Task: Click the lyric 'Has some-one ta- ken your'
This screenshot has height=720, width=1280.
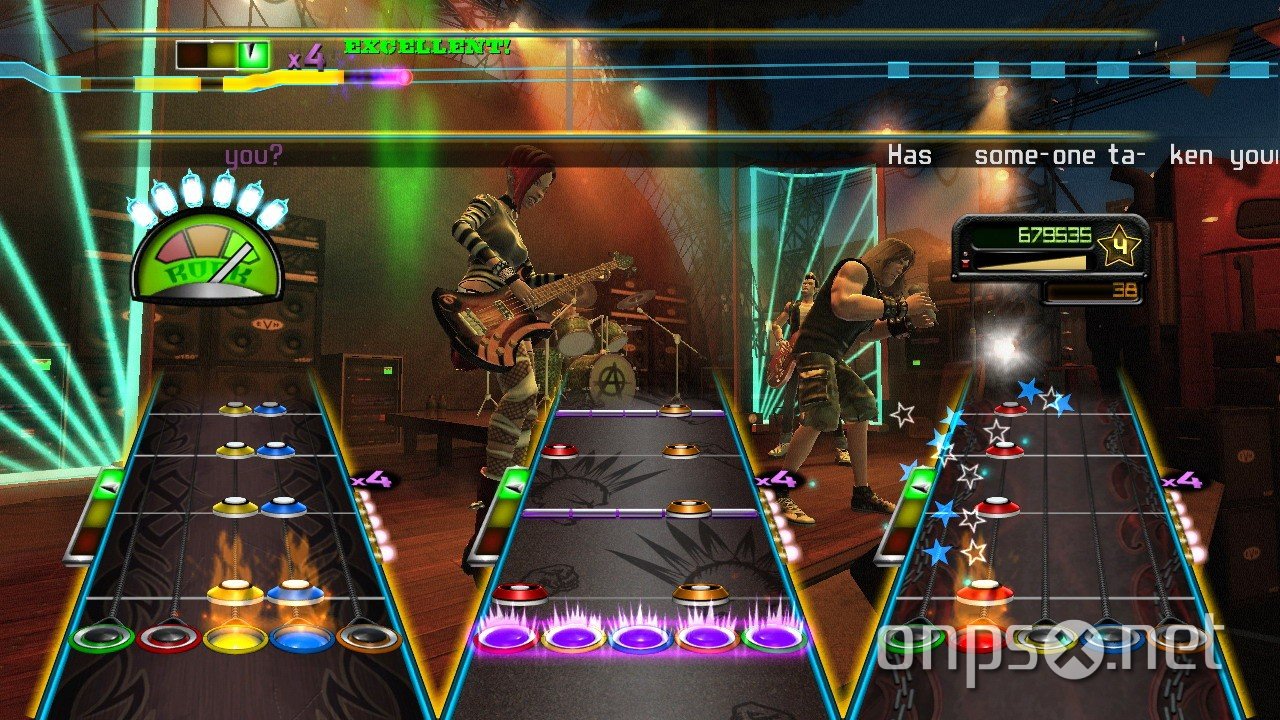Action: tap(1080, 152)
